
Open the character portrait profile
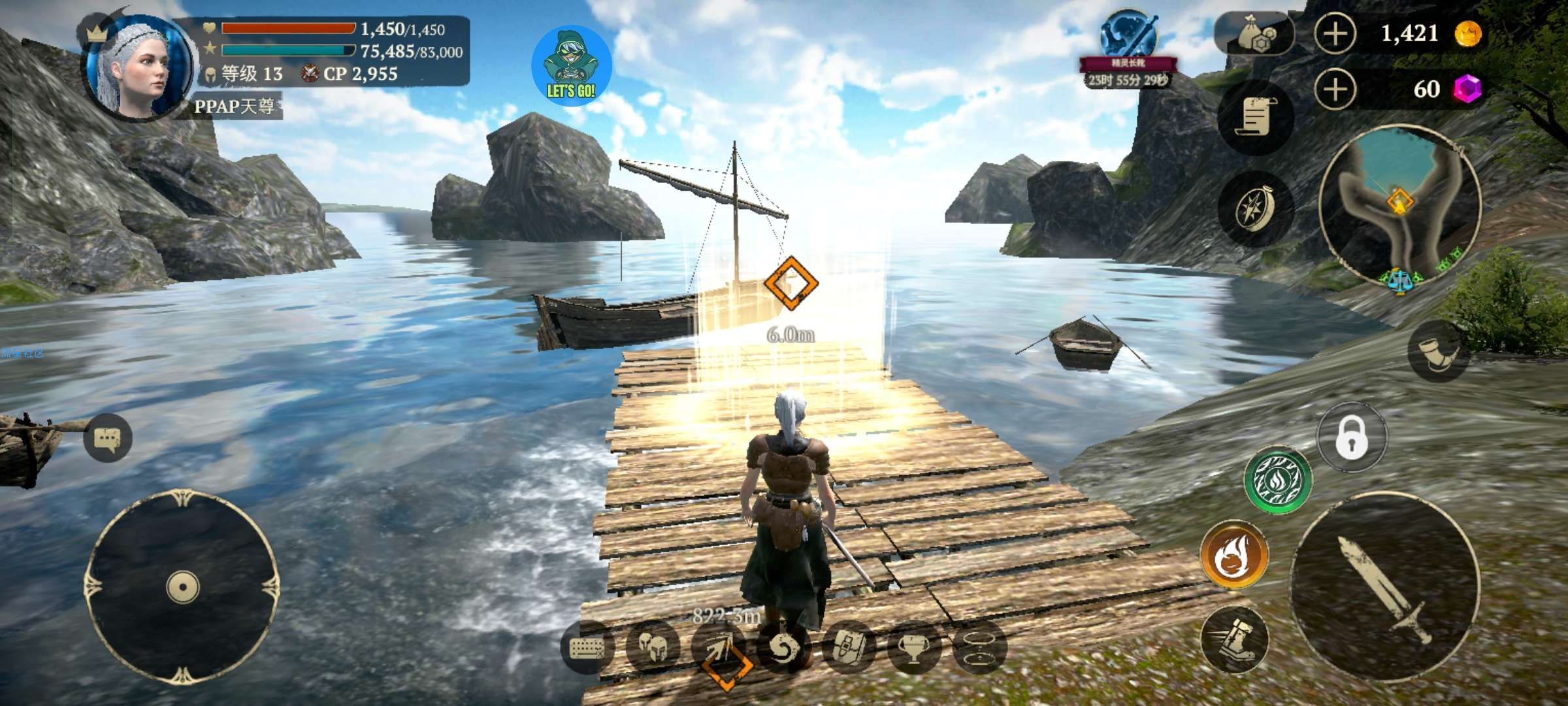(x=139, y=65)
